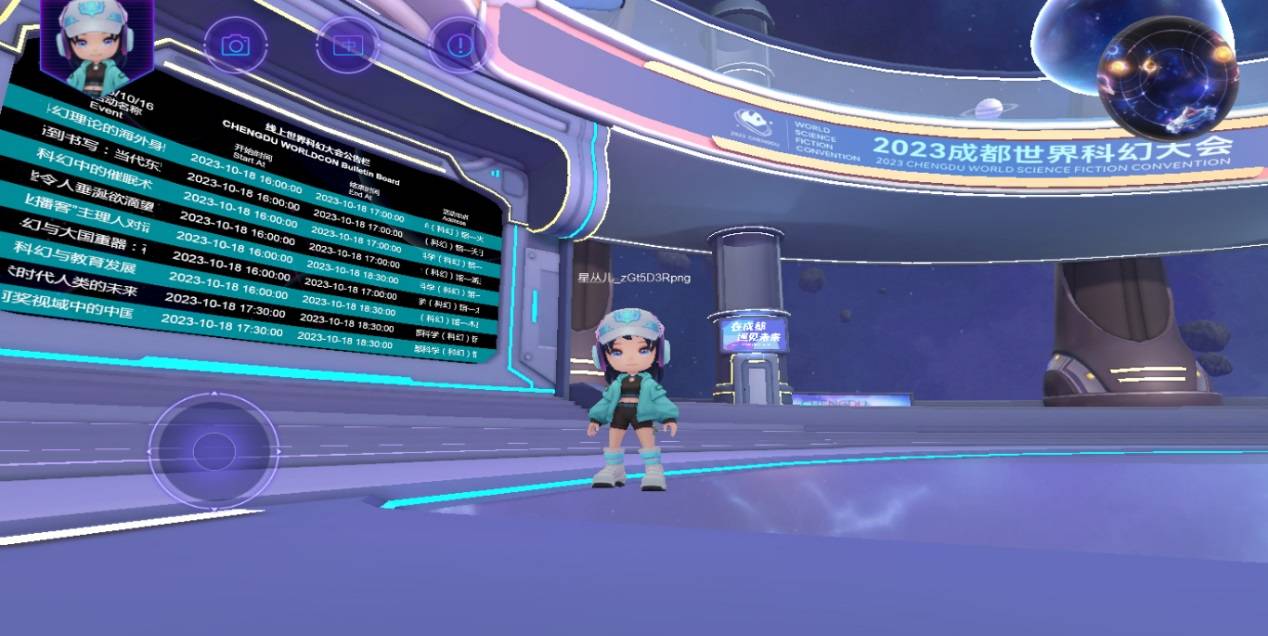Tap the camera screenshot button
Image resolution: width=1268 pixels, height=636 pixels.
point(236,45)
